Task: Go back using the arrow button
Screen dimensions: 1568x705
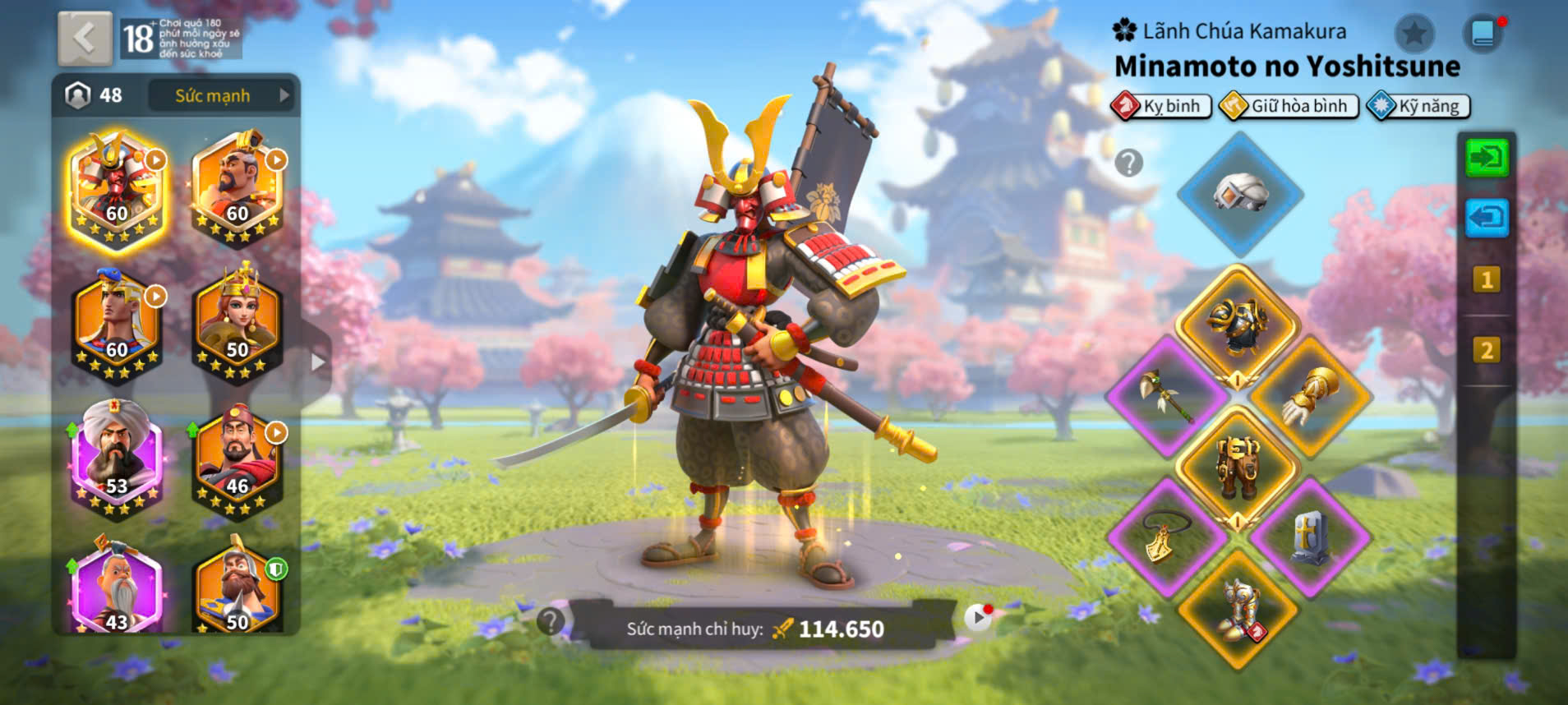Action: pyautogui.click(x=85, y=38)
